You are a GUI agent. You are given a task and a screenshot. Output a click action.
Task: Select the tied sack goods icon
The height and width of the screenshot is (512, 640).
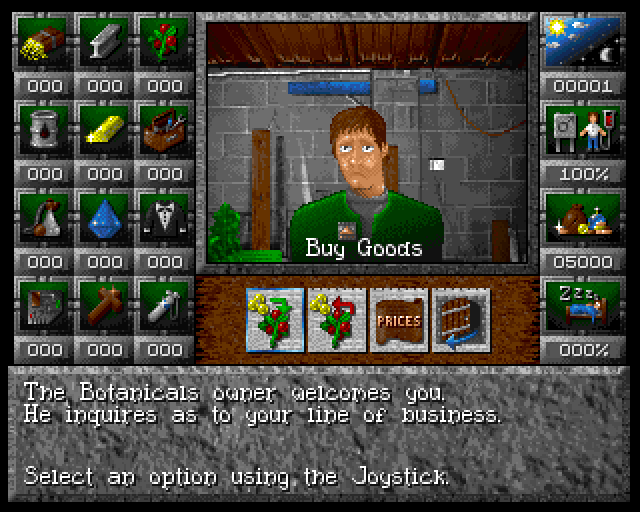44,217
